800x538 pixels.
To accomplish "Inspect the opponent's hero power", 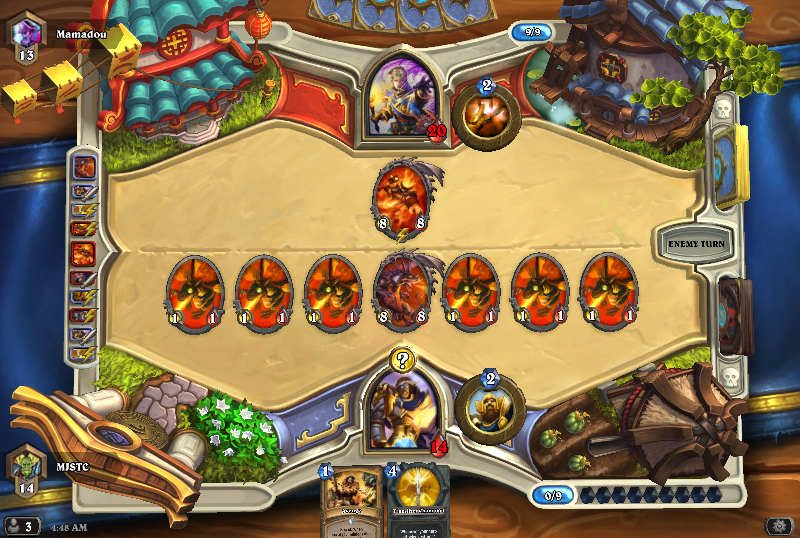I will (x=486, y=116).
